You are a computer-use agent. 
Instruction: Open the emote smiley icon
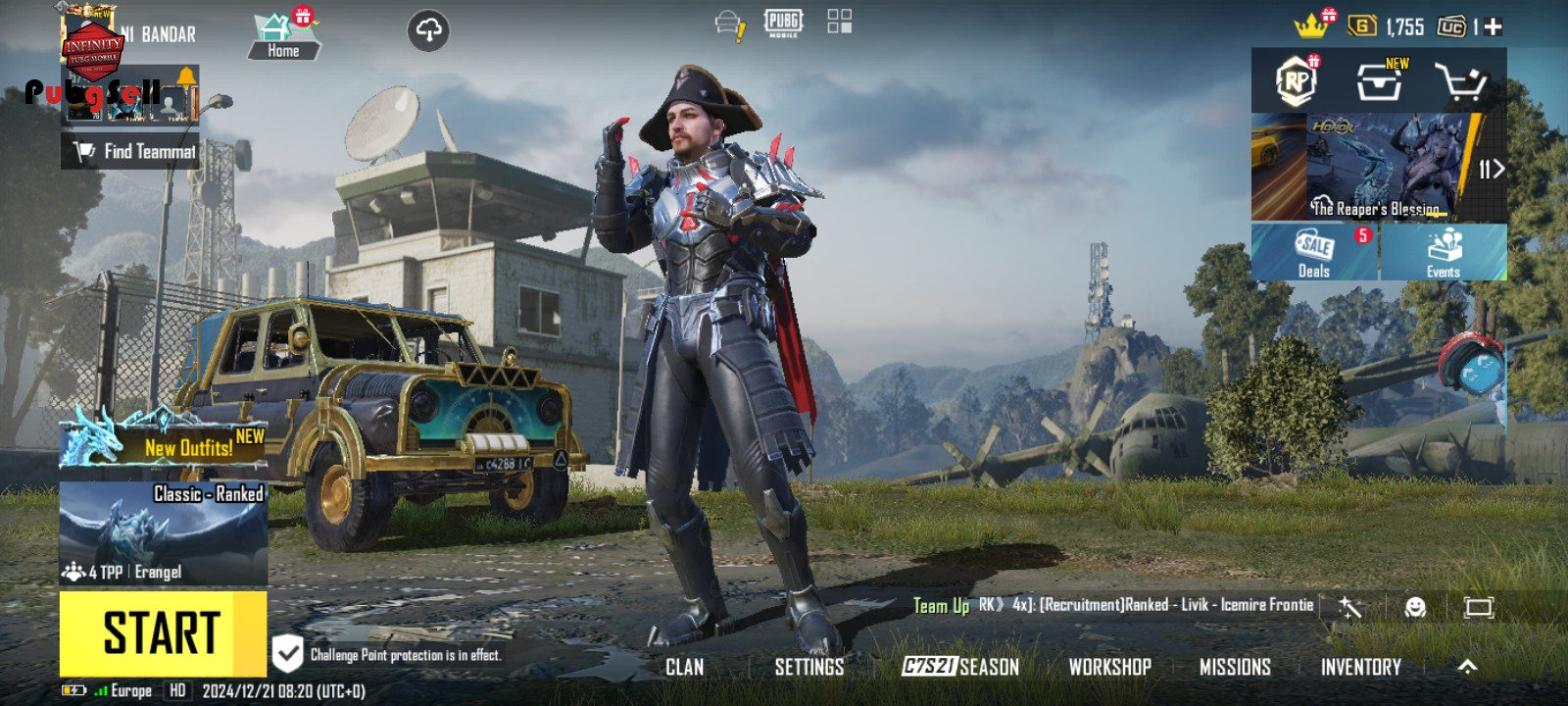(x=1415, y=608)
